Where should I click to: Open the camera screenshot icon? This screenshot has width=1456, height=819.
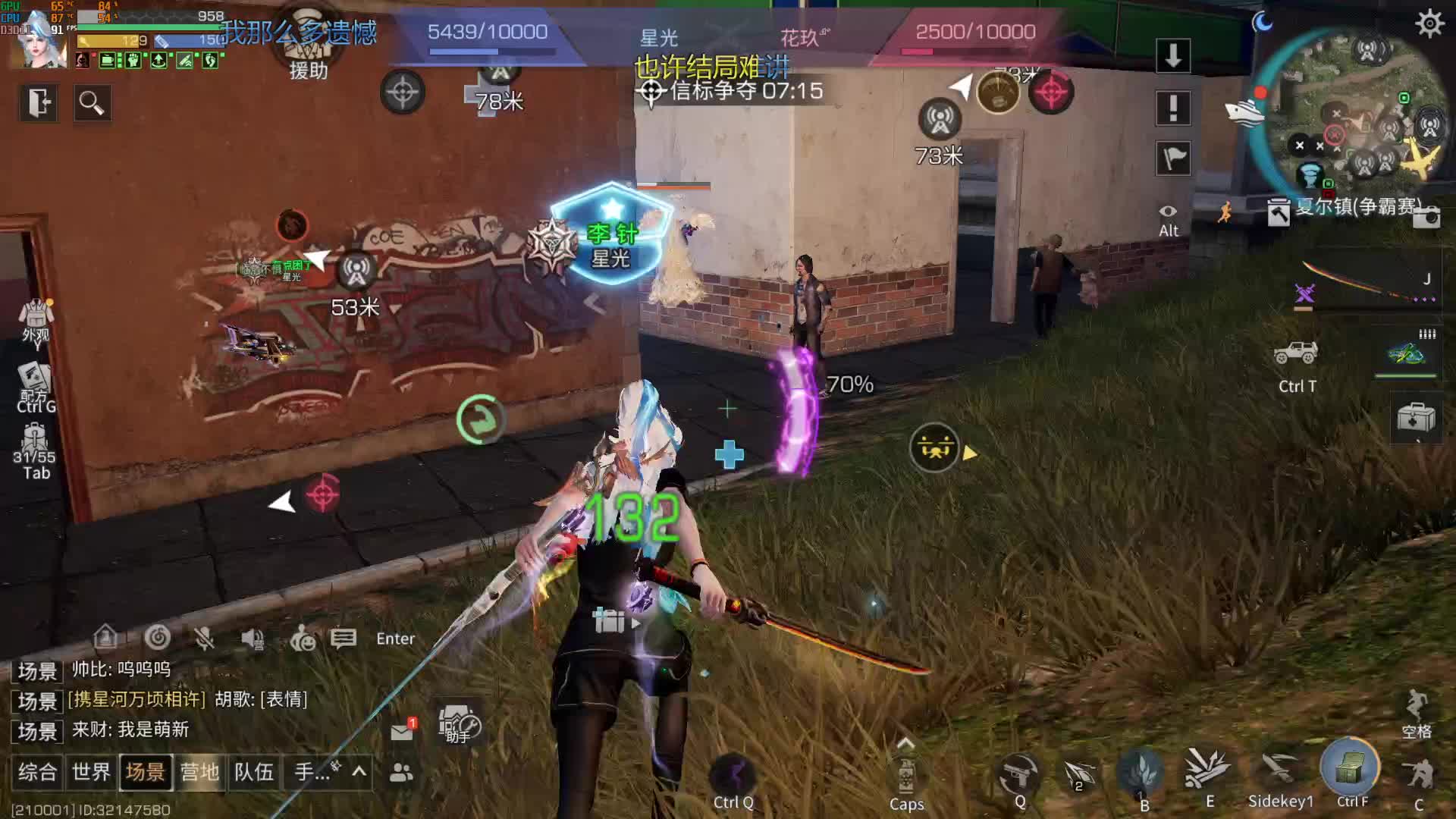click(x=1426, y=218)
